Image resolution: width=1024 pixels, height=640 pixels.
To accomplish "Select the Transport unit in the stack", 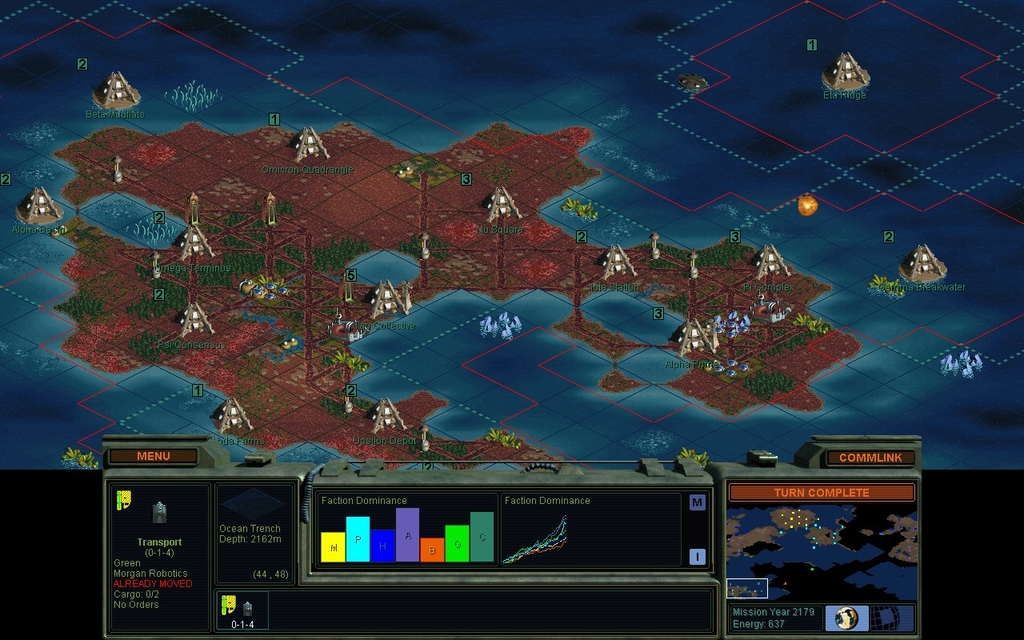I will [x=243, y=609].
